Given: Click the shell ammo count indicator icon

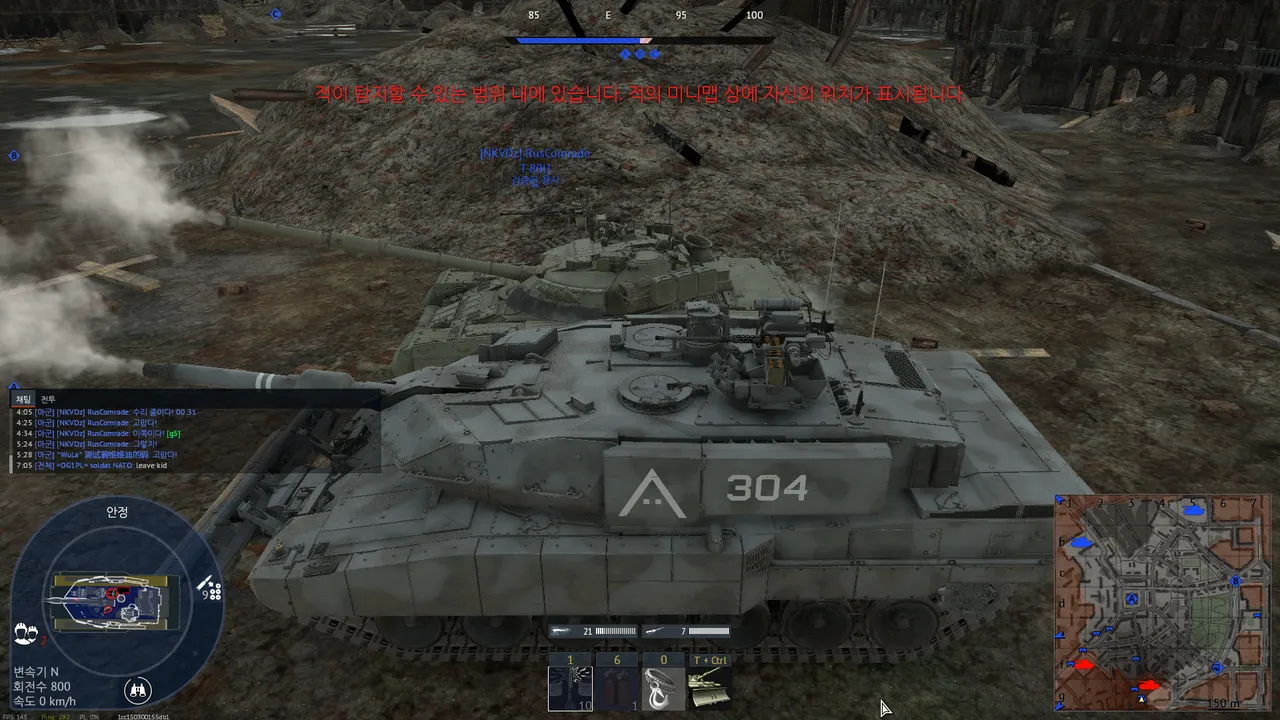Looking at the screenshot, I should click(209, 587).
